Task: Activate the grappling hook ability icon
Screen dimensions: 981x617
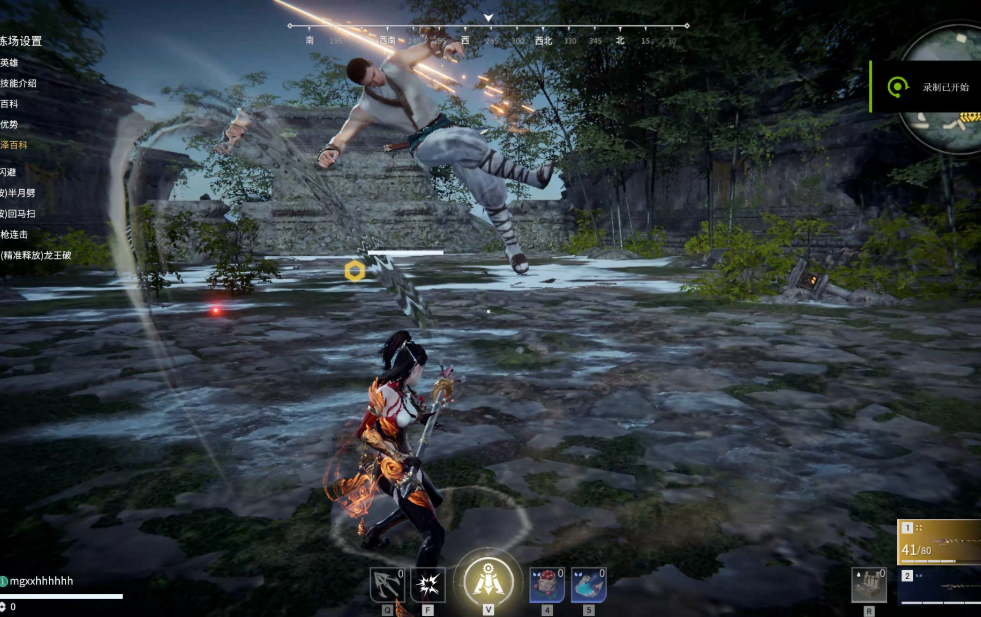Action: click(387, 585)
